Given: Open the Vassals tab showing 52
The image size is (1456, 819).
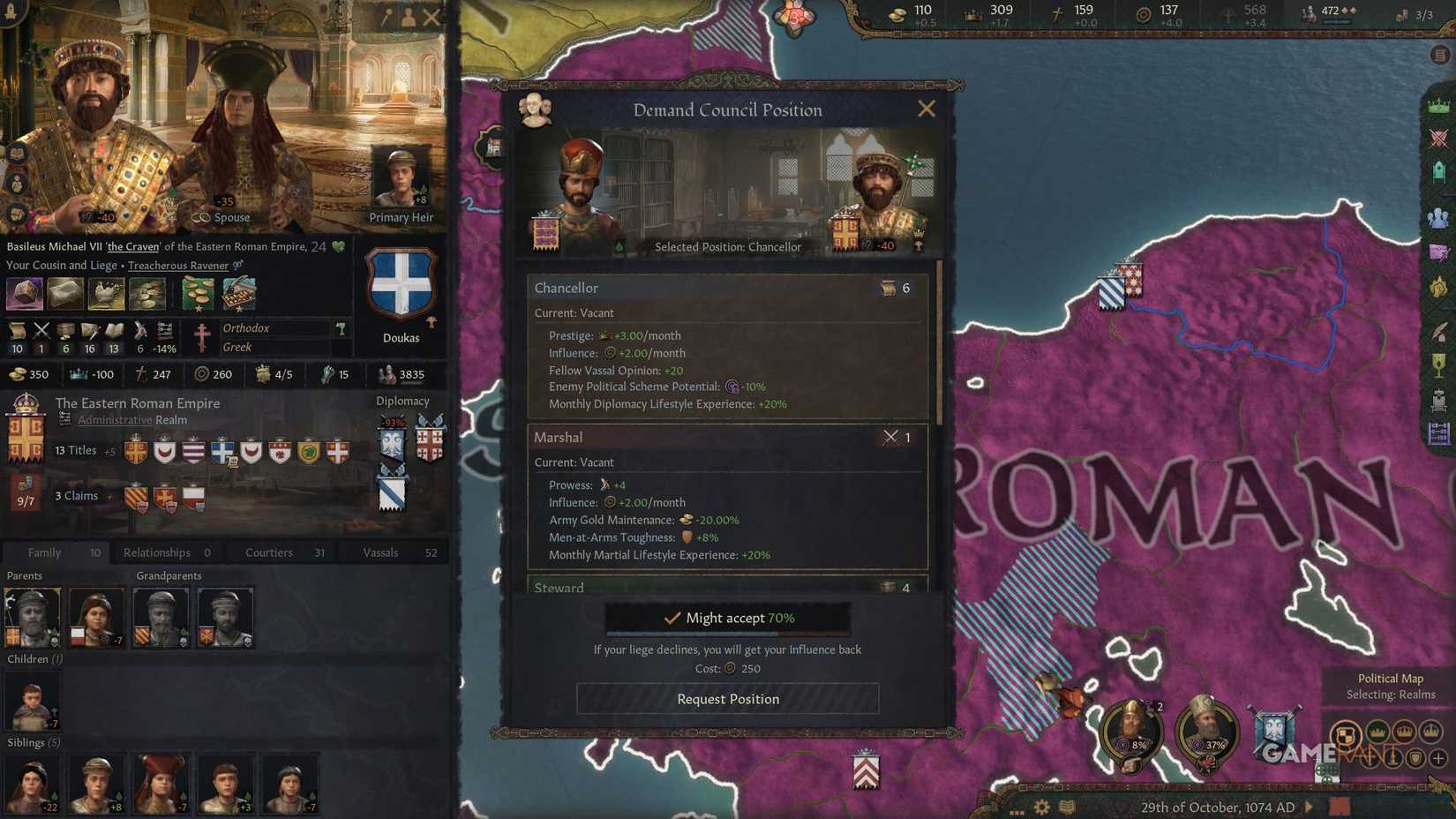Looking at the screenshot, I should click(379, 552).
